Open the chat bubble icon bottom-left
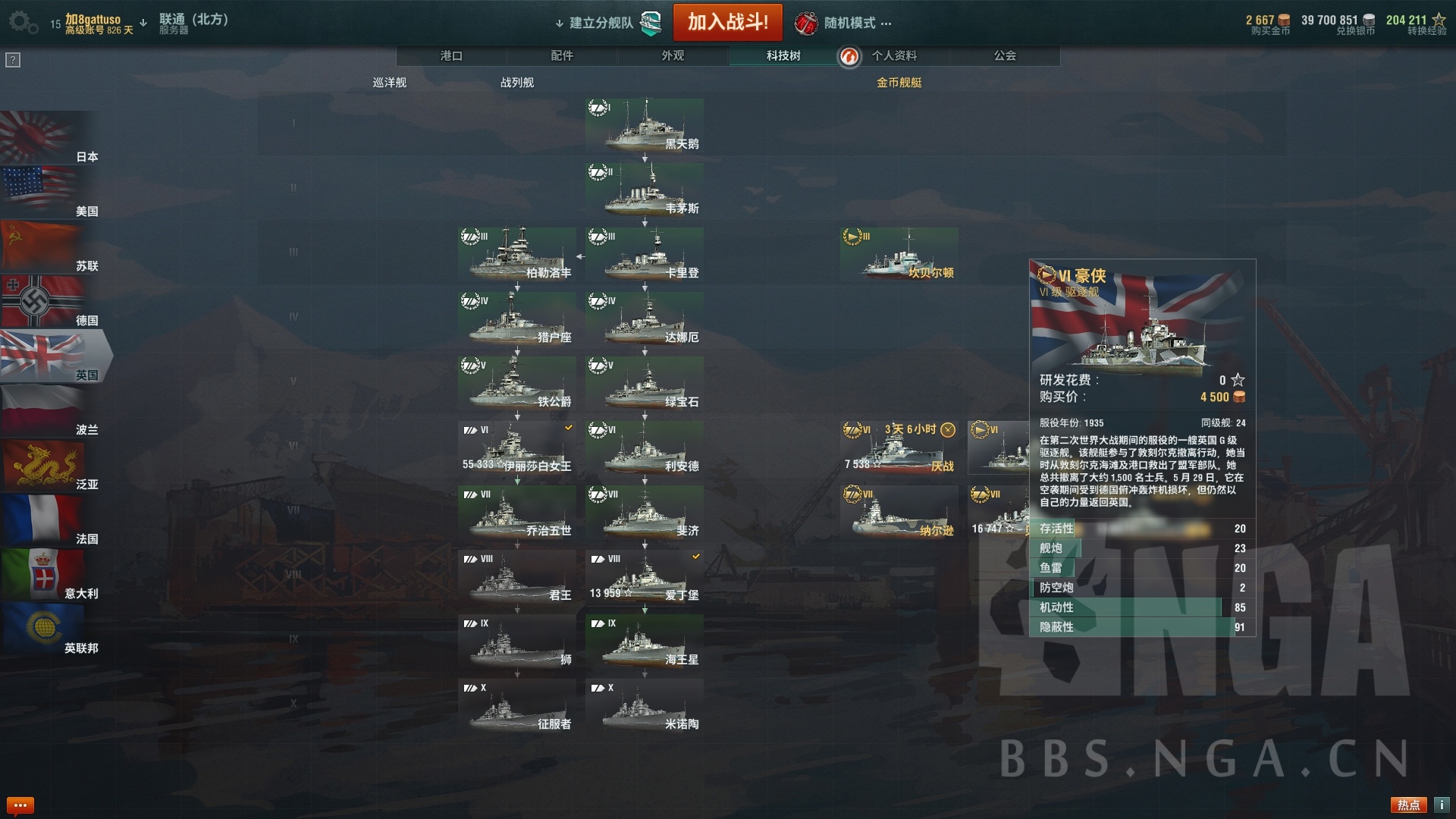1456x819 pixels. [21, 803]
